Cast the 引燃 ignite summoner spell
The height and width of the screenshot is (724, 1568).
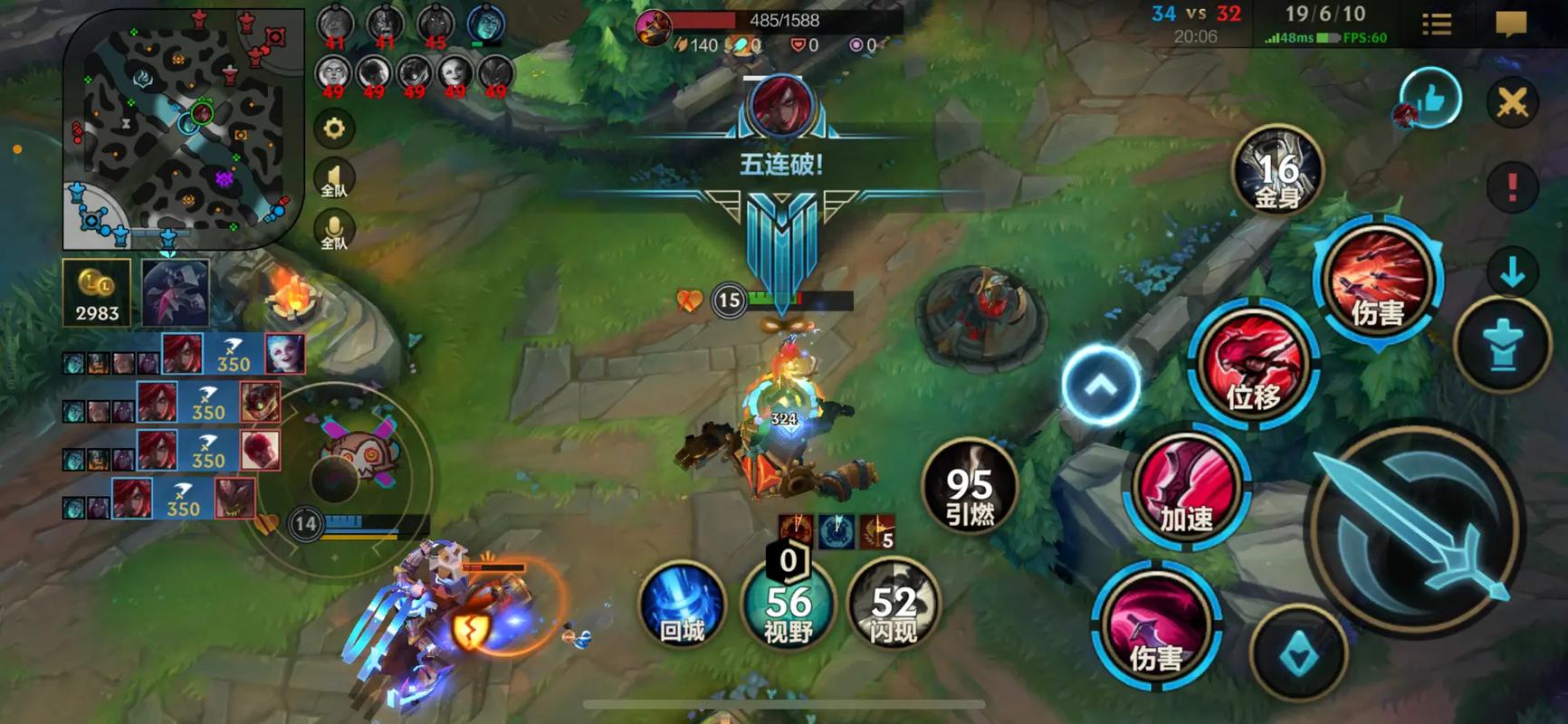point(970,487)
